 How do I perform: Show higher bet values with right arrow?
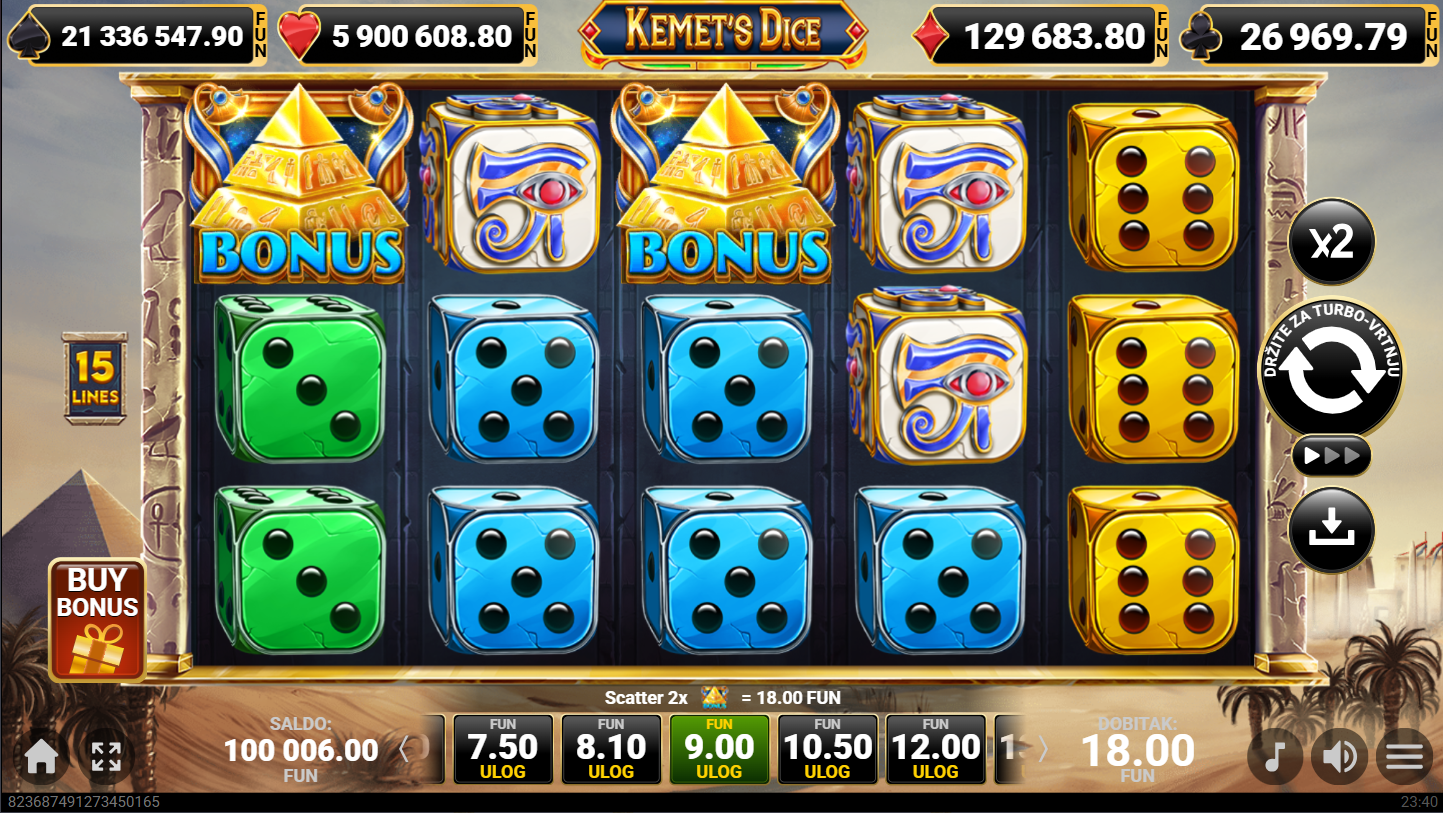coord(1042,749)
